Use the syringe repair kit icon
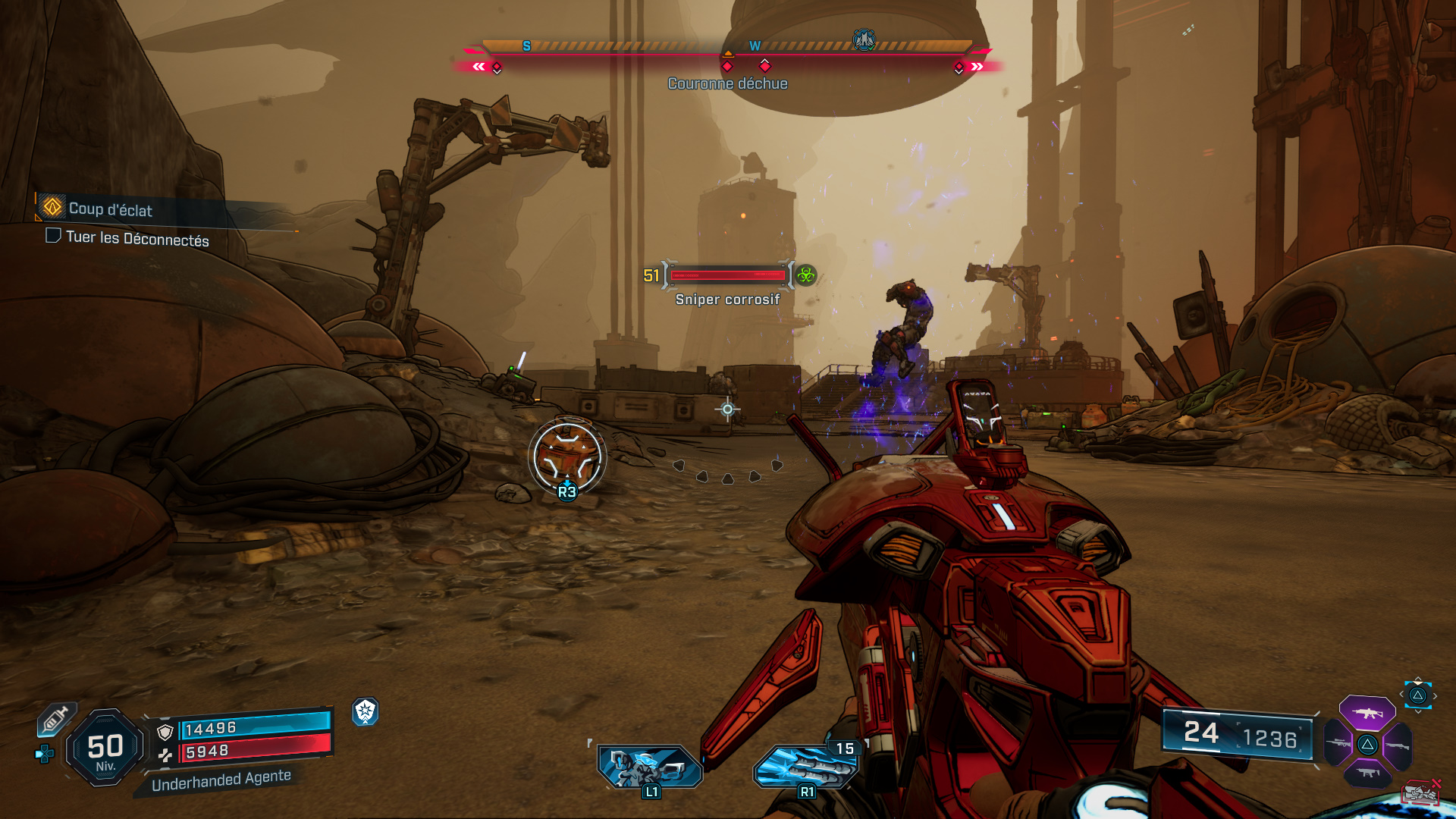Image resolution: width=1456 pixels, height=819 pixels. [56, 719]
